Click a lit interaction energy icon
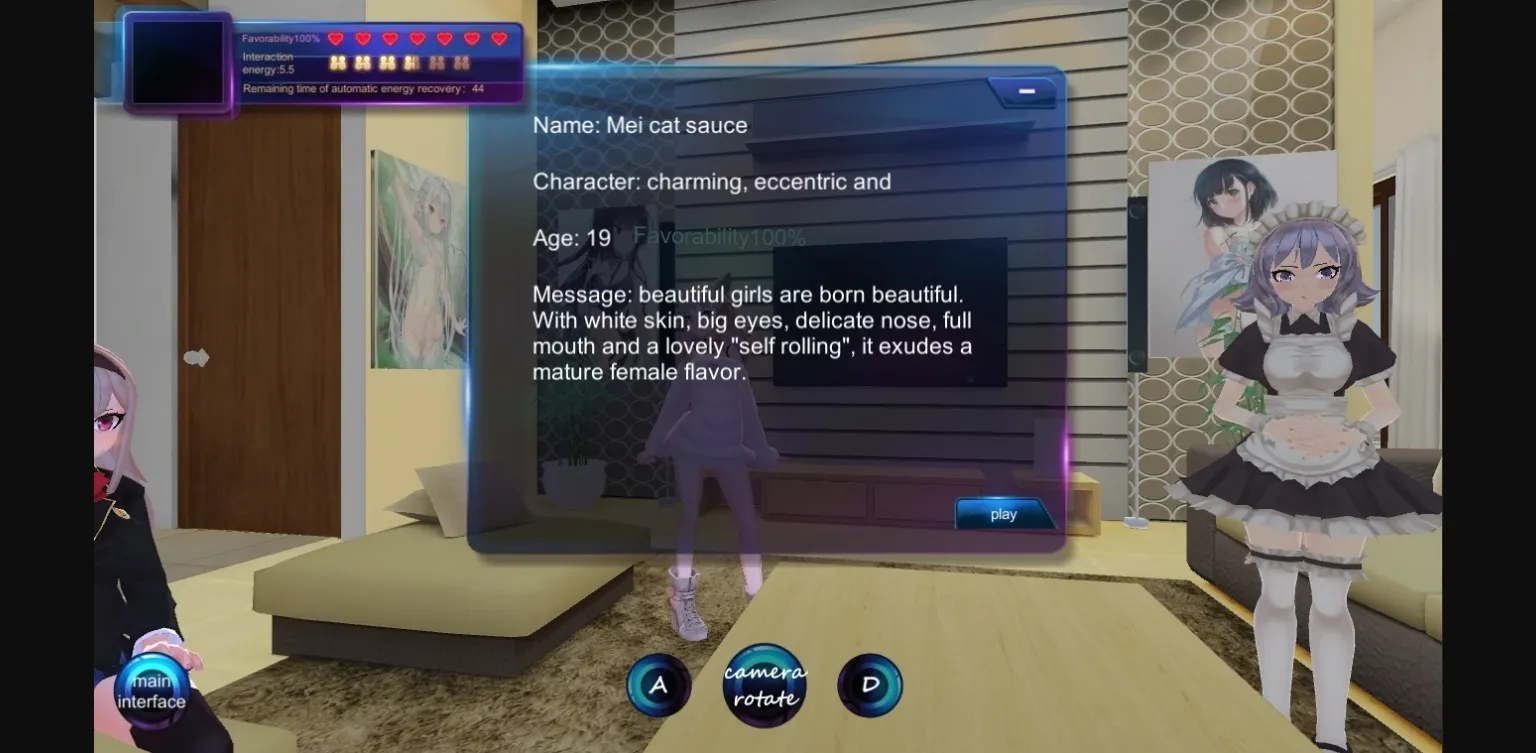 pyautogui.click(x=337, y=62)
